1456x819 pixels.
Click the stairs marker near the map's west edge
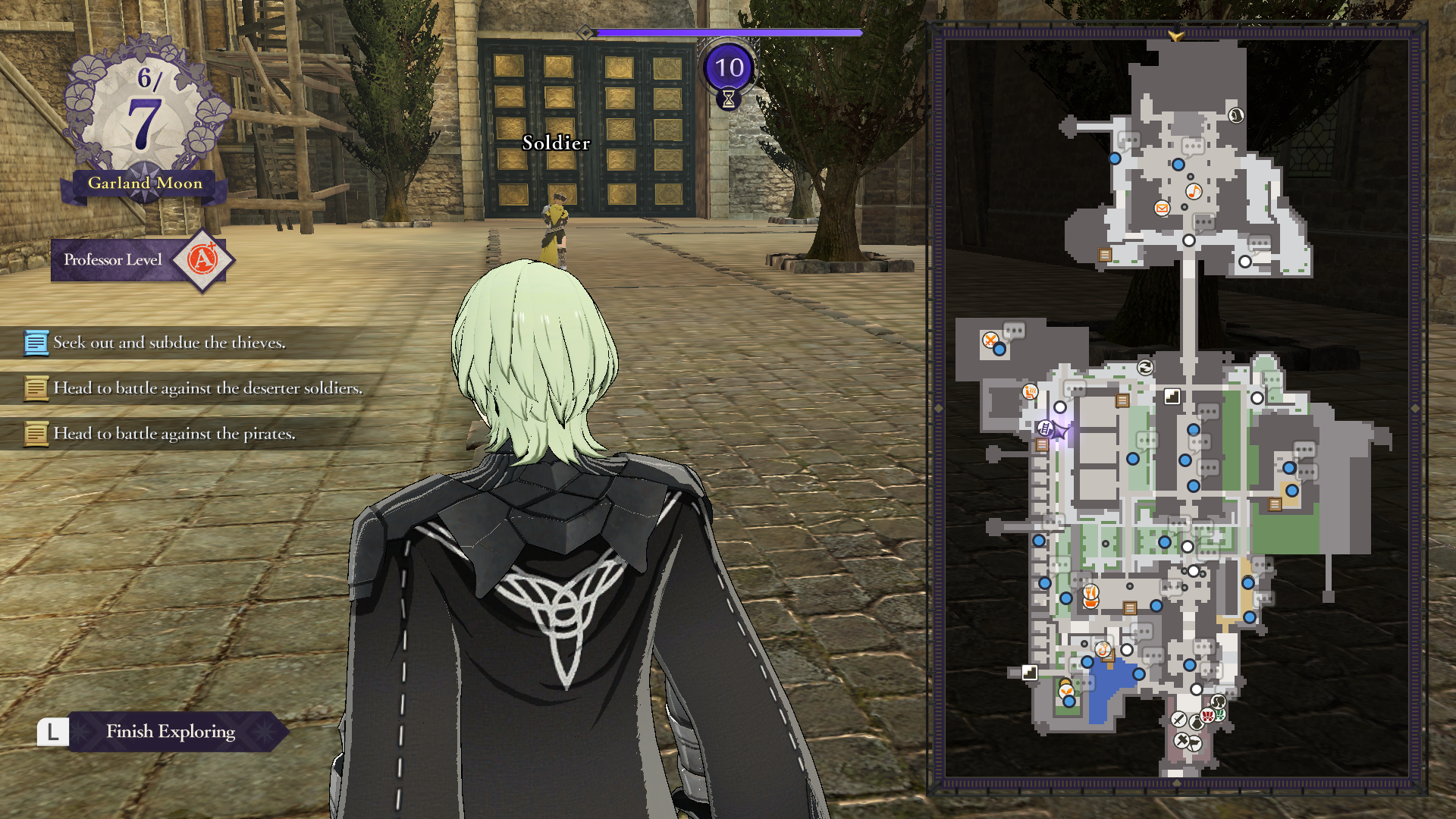pyautogui.click(x=1029, y=673)
